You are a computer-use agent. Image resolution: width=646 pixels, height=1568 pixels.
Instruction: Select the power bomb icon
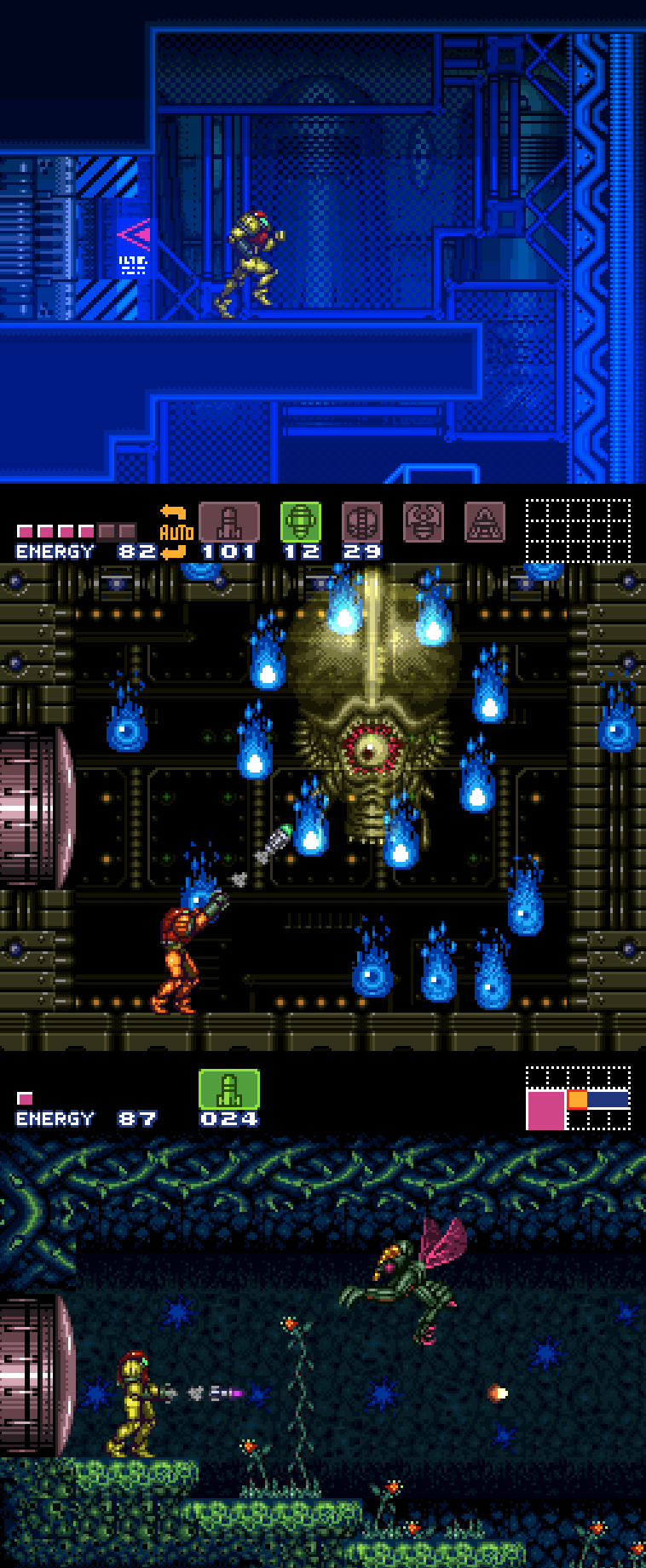tap(361, 522)
